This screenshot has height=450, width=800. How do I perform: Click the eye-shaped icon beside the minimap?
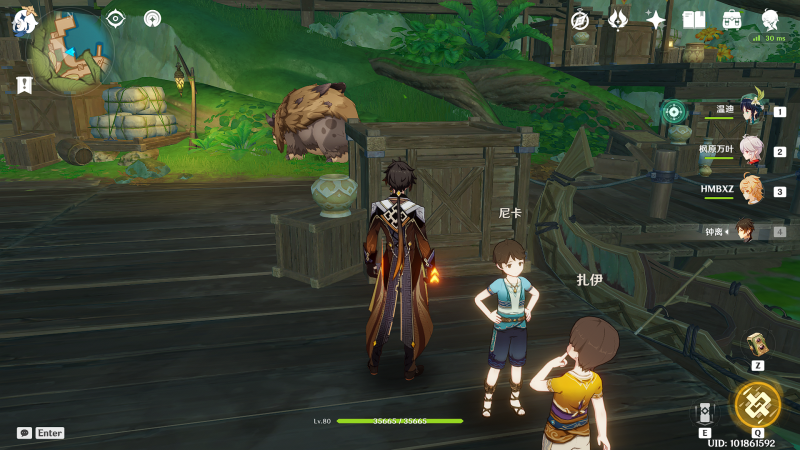click(116, 18)
